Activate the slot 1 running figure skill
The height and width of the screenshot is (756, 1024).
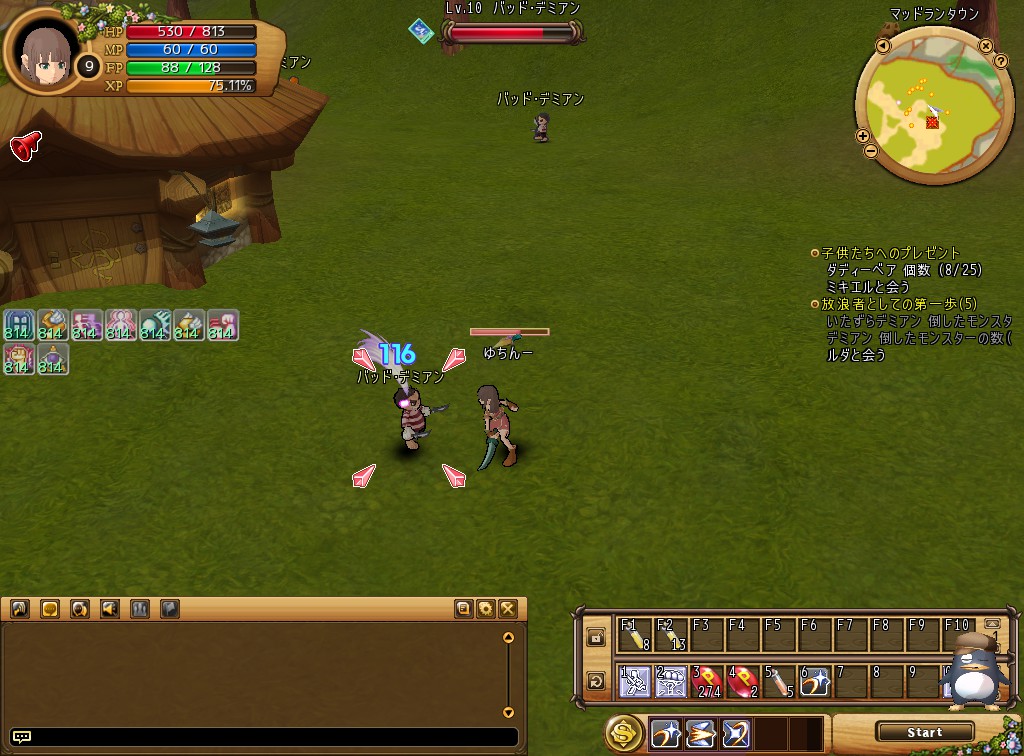634,682
